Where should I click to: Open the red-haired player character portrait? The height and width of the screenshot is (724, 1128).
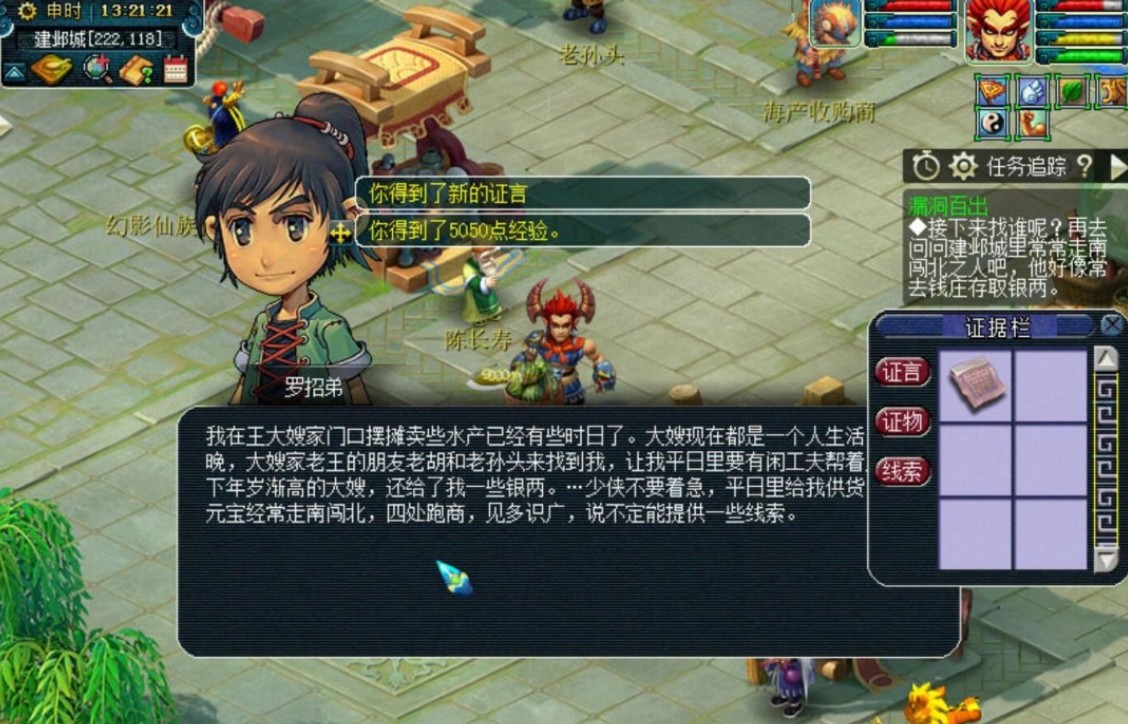tap(997, 30)
